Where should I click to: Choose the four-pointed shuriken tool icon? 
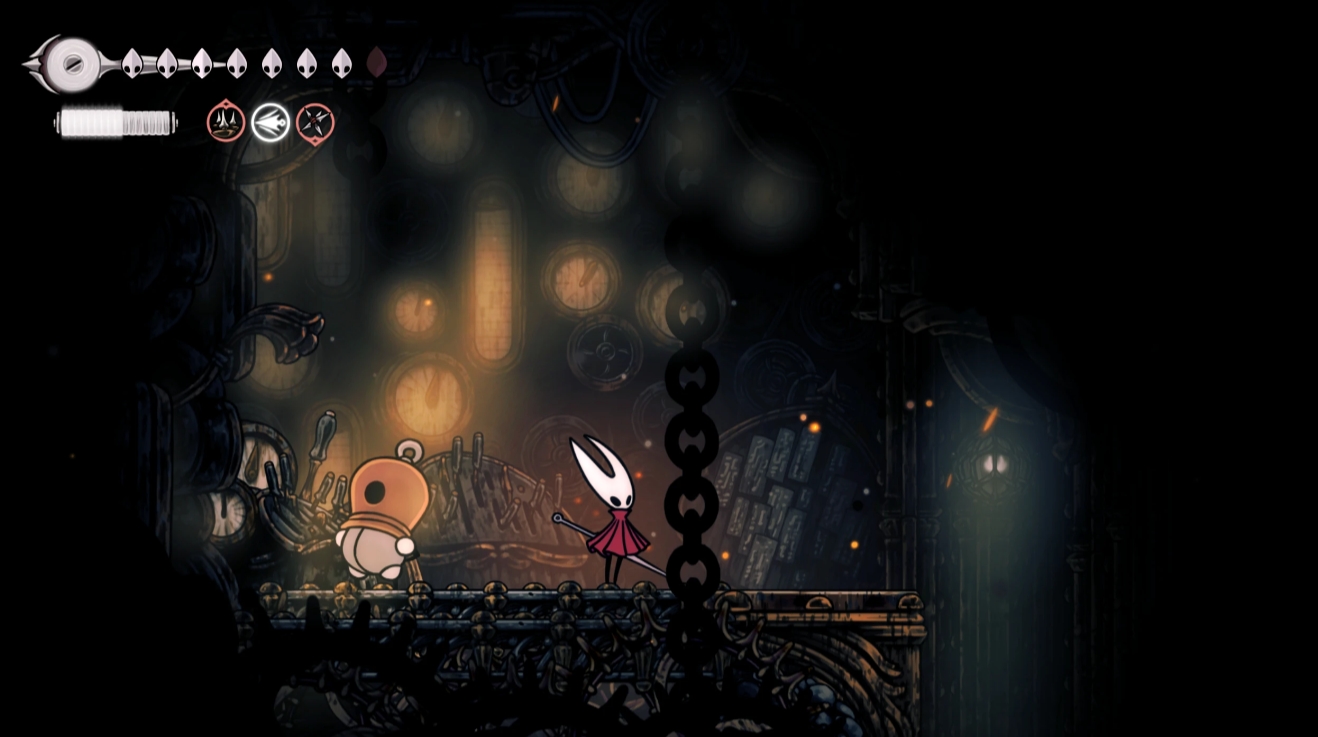(x=315, y=122)
